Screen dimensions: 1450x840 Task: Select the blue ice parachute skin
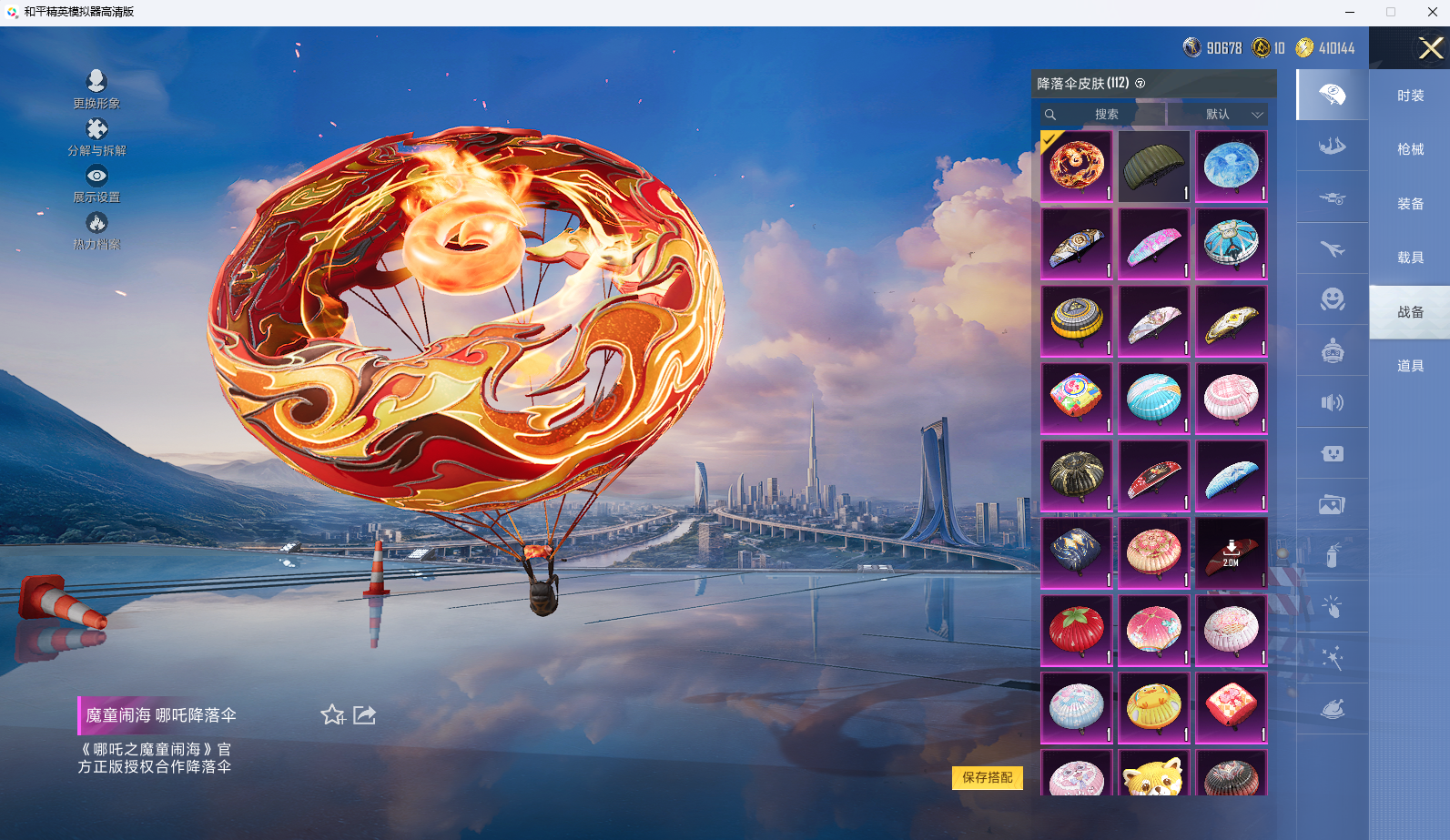pyautogui.click(x=1231, y=166)
